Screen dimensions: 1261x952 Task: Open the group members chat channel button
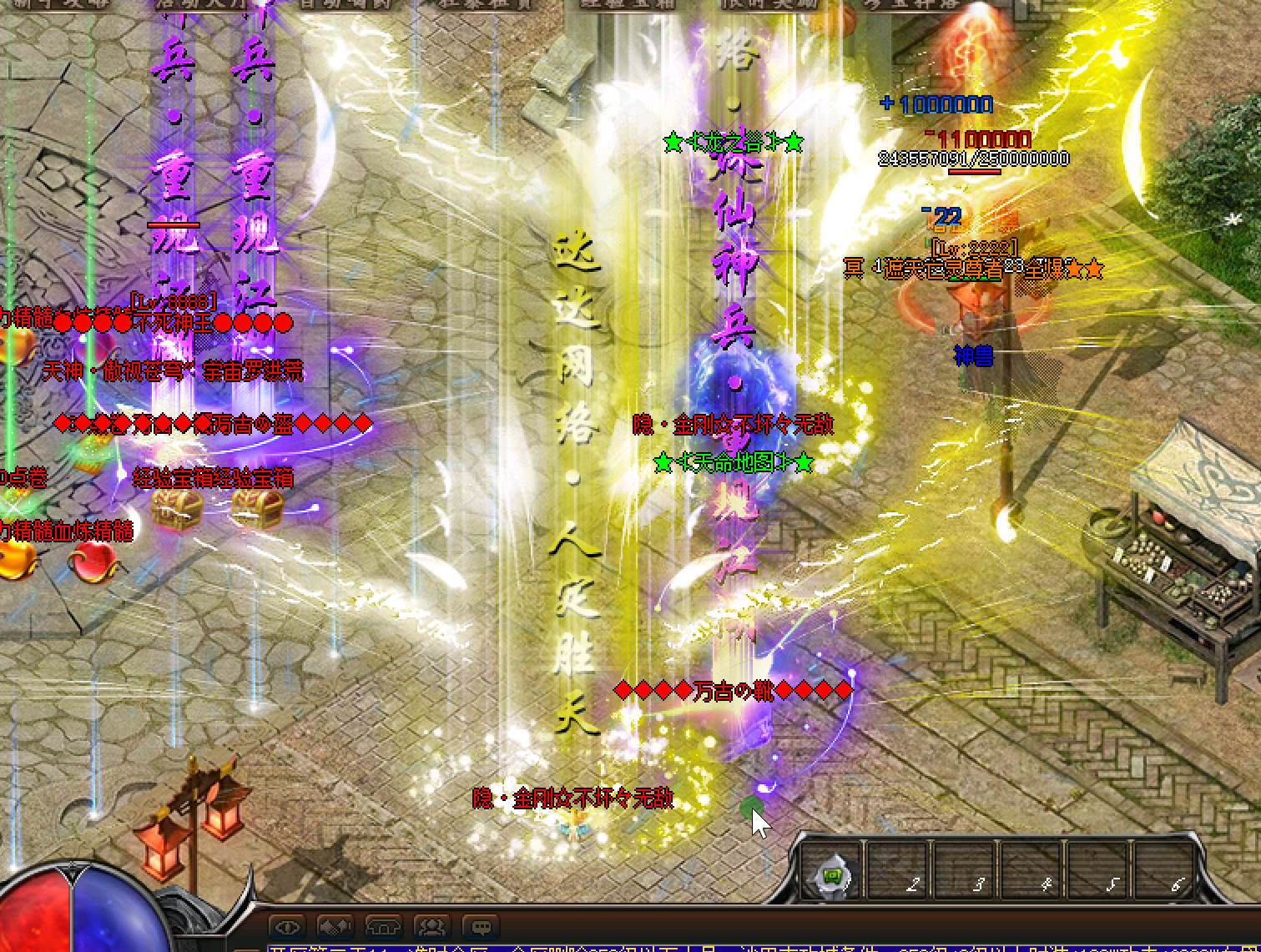[x=432, y=926]
